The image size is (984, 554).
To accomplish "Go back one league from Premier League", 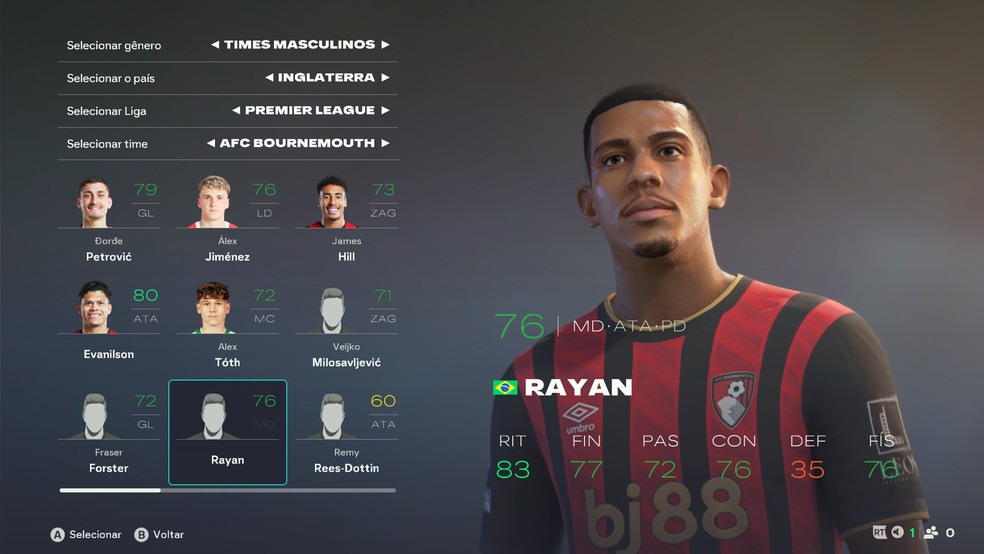I will point(236,111).
